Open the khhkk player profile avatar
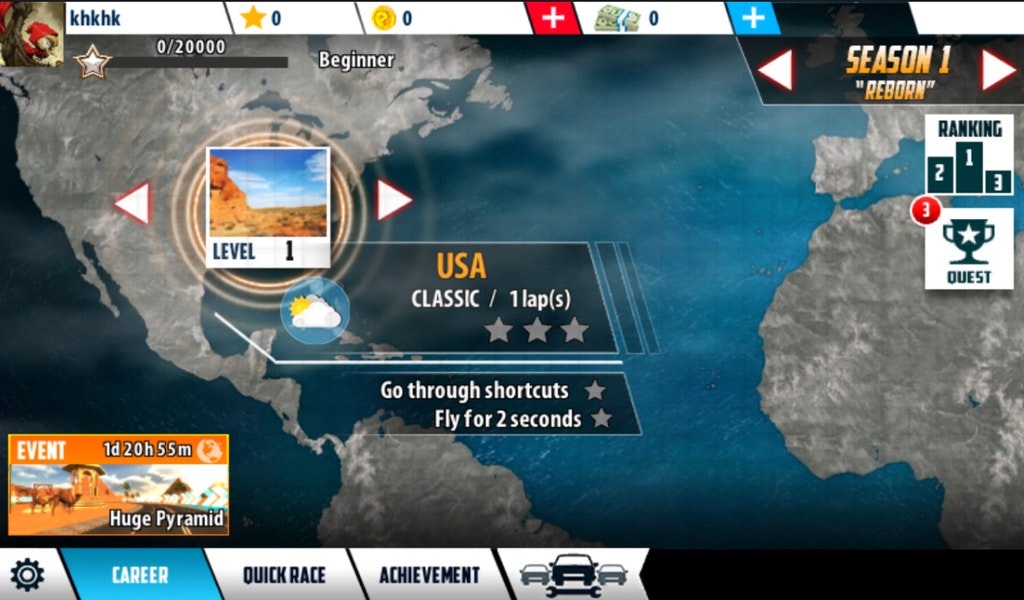This screenshot has height=600, width=1024. point(32,32)
